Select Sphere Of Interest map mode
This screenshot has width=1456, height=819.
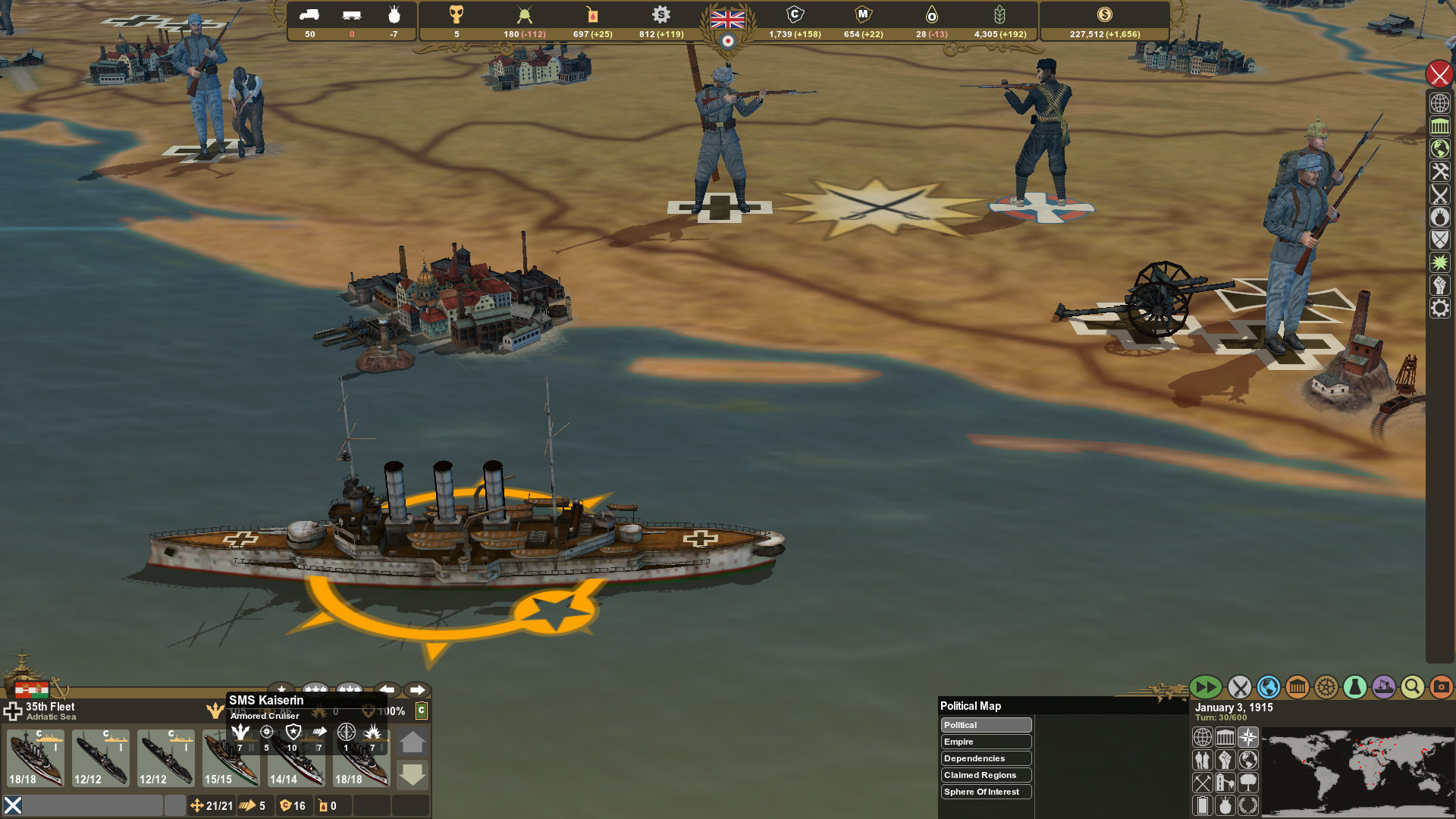pos(985,792)
